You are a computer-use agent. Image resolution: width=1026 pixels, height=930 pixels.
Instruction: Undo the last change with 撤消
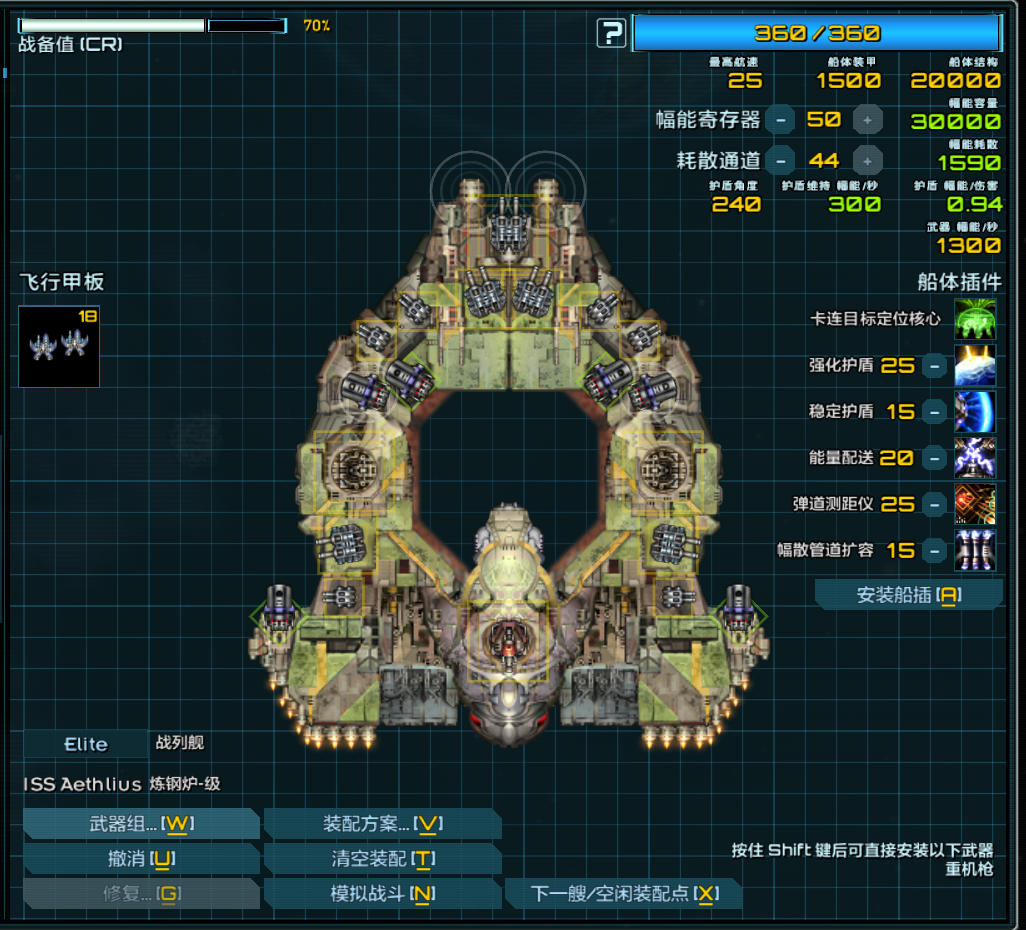point(141,859)
